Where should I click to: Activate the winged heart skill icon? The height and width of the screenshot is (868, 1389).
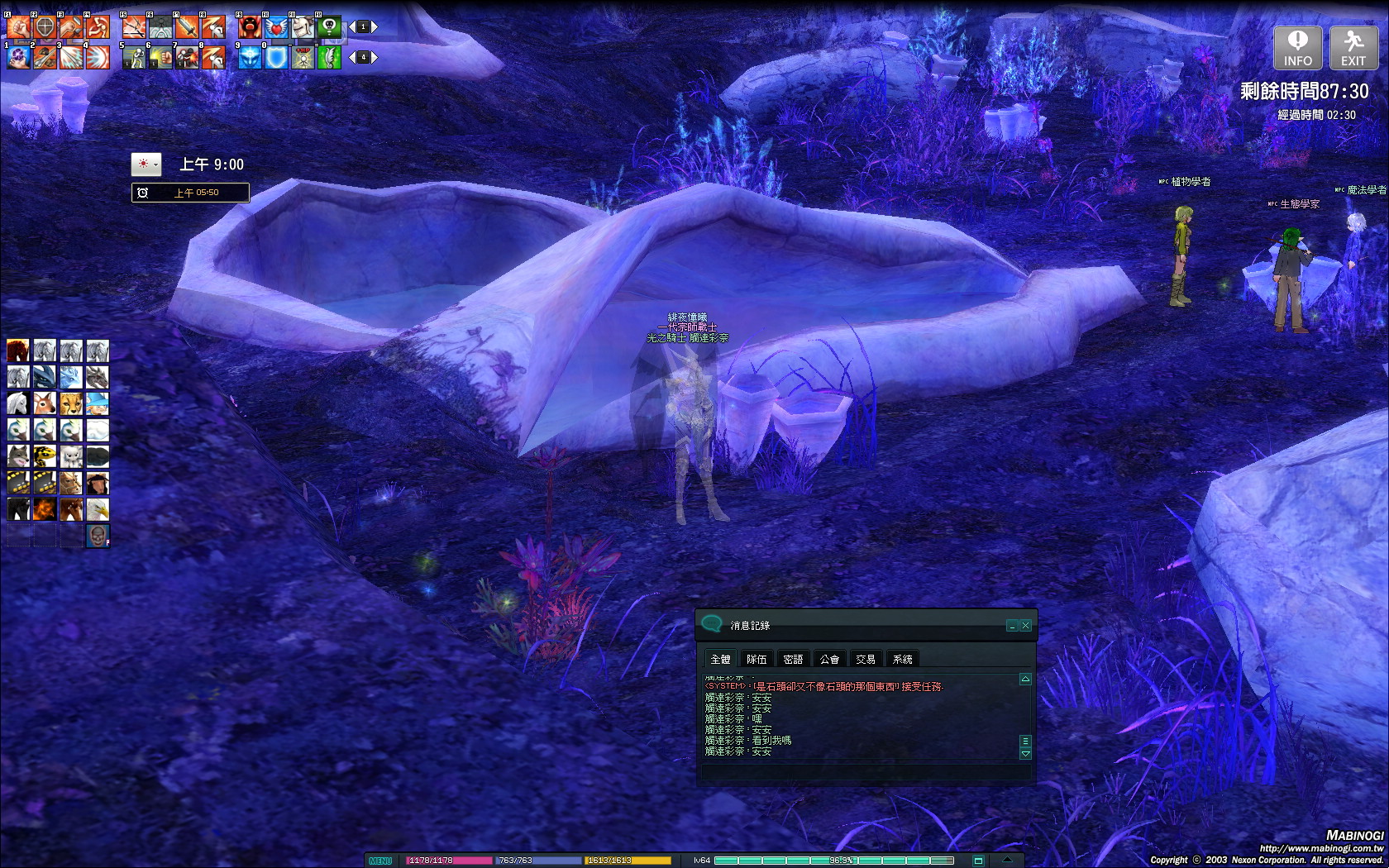coord(276,27)
